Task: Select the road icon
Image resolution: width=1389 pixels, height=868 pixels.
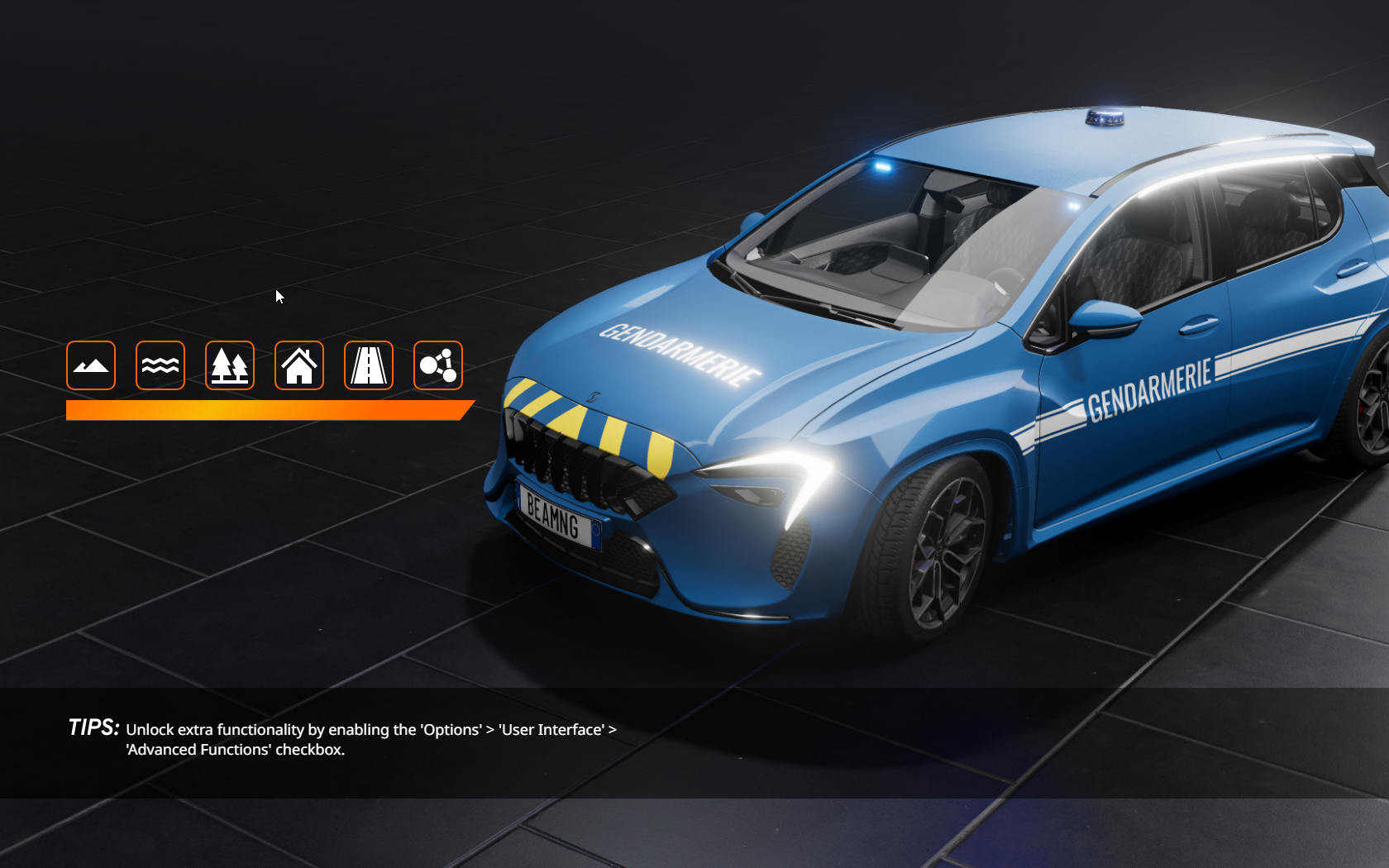Action: click(369, 365)
